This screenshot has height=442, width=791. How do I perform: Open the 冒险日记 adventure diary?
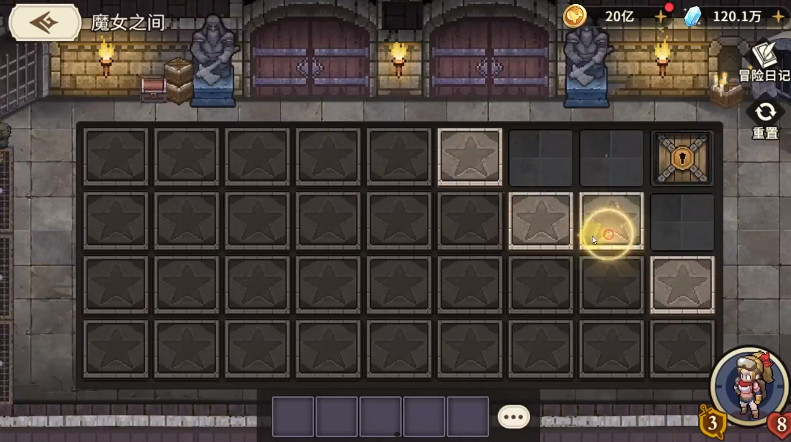point(764,62)
